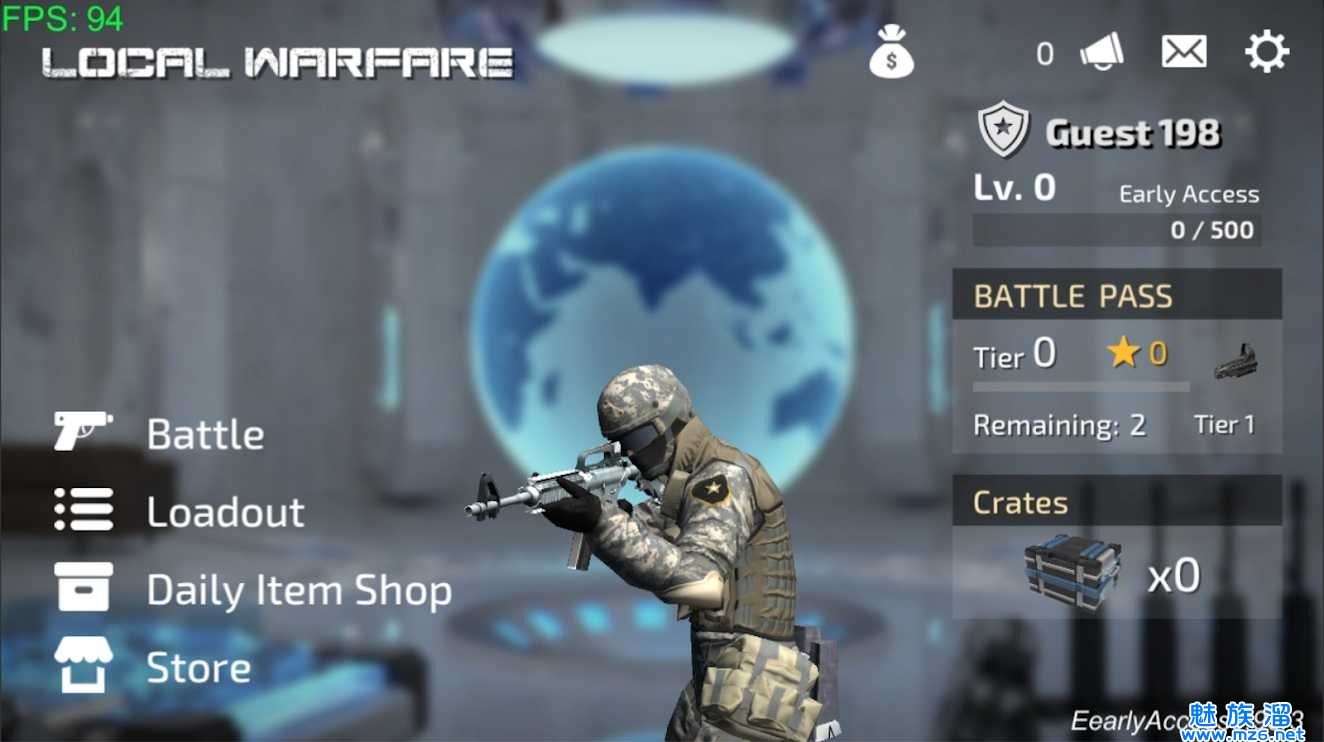
Task: Open the Crates panel
Action: pos(1116,501)
